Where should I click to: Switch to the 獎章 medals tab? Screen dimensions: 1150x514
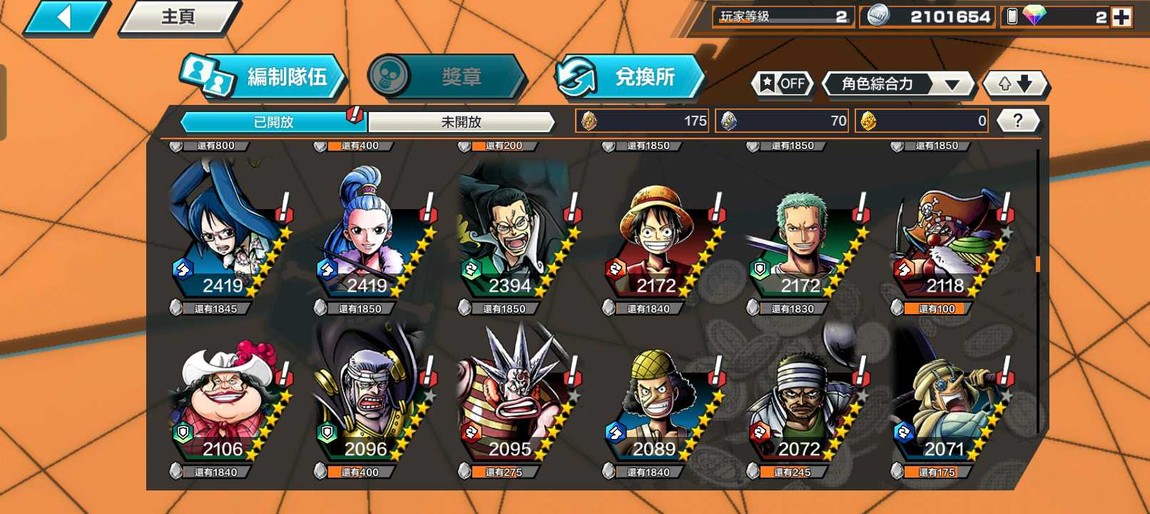(x=446, y=77)
